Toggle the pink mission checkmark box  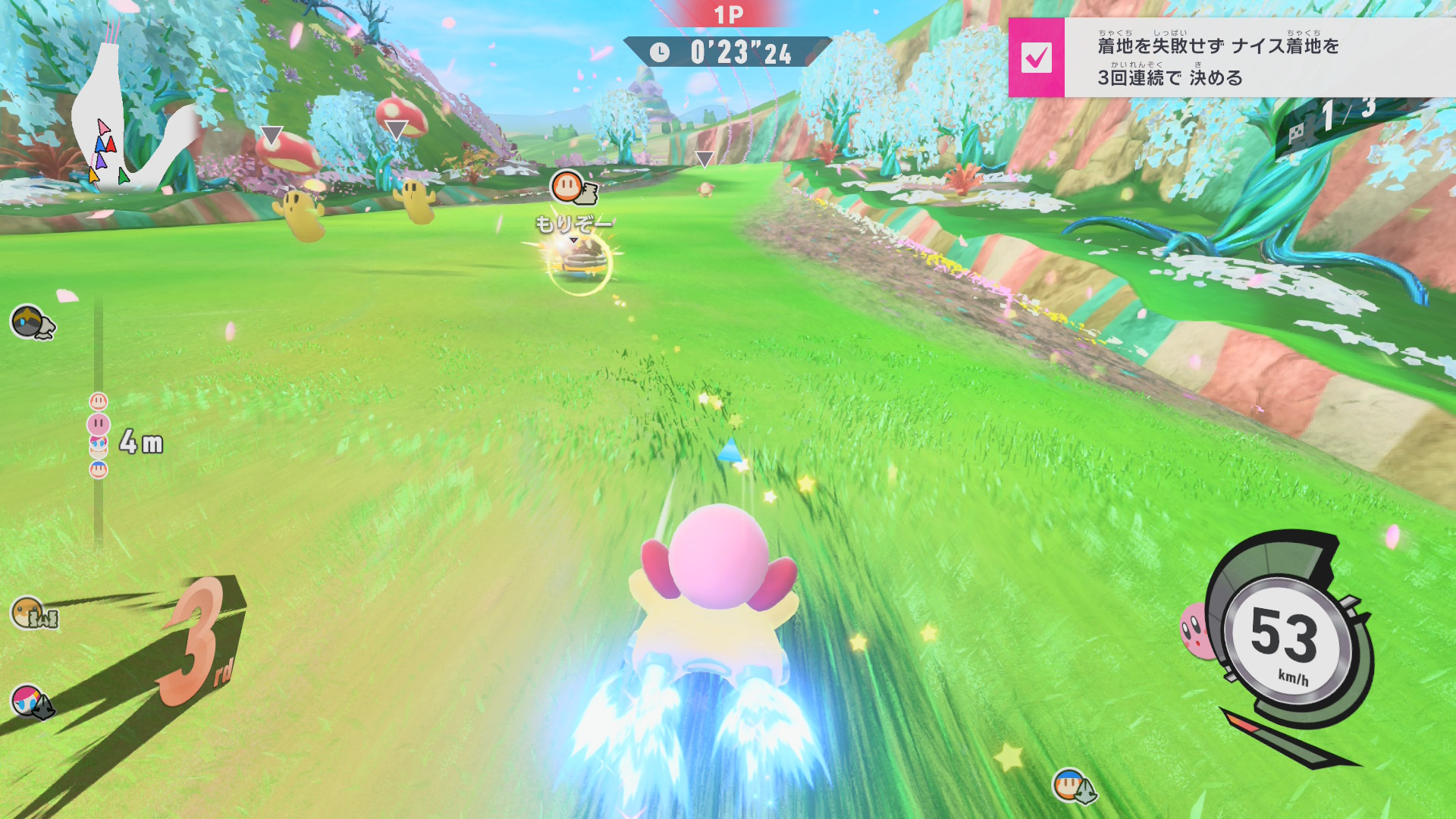[x=1036, y=58]
